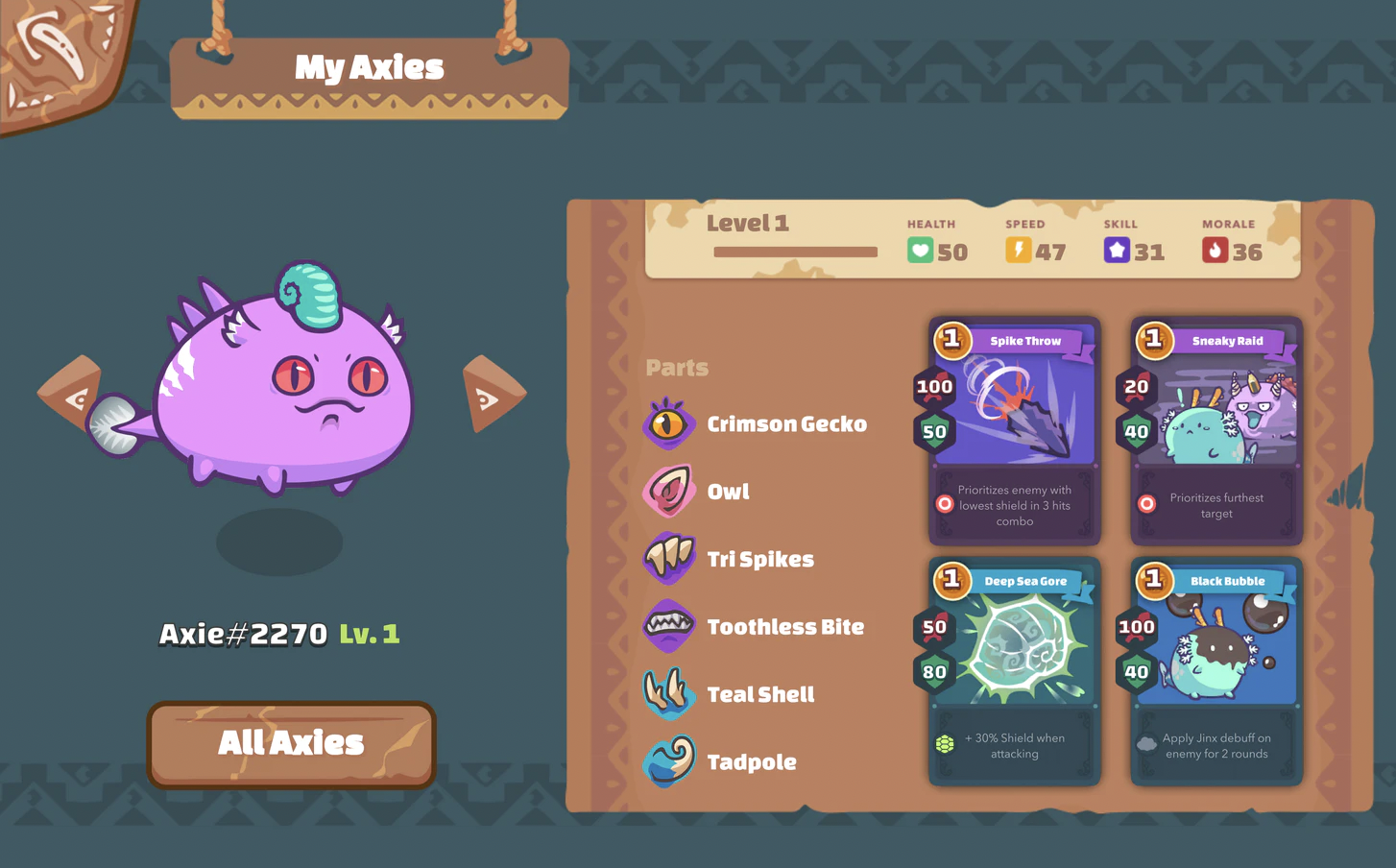Click the Level 1 experience progress bar
The width and height of the screenshot is (1396, 868).
tap(795, 252)
